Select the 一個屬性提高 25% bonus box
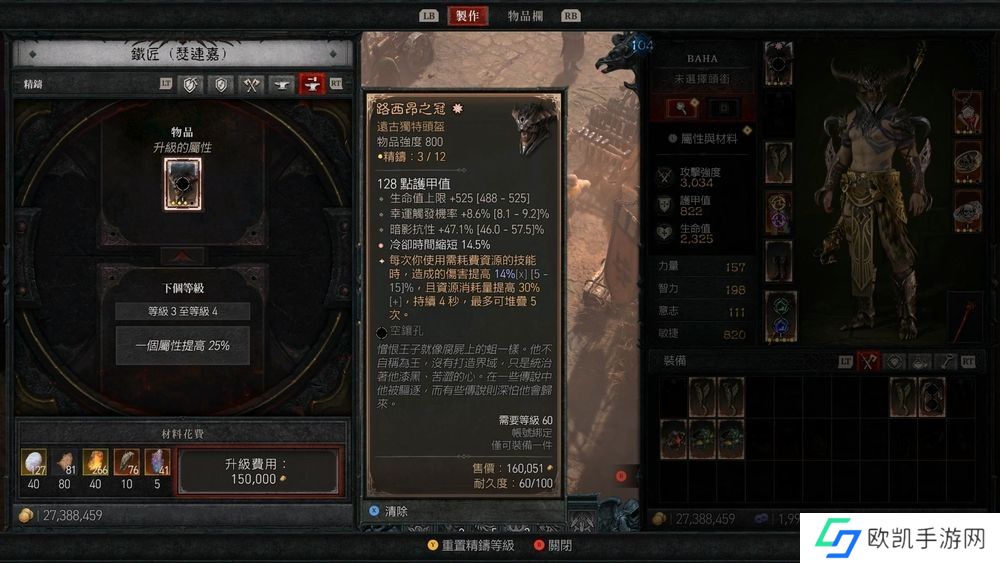The height and width of the screenshot is (563, 1000). [182, 344]
